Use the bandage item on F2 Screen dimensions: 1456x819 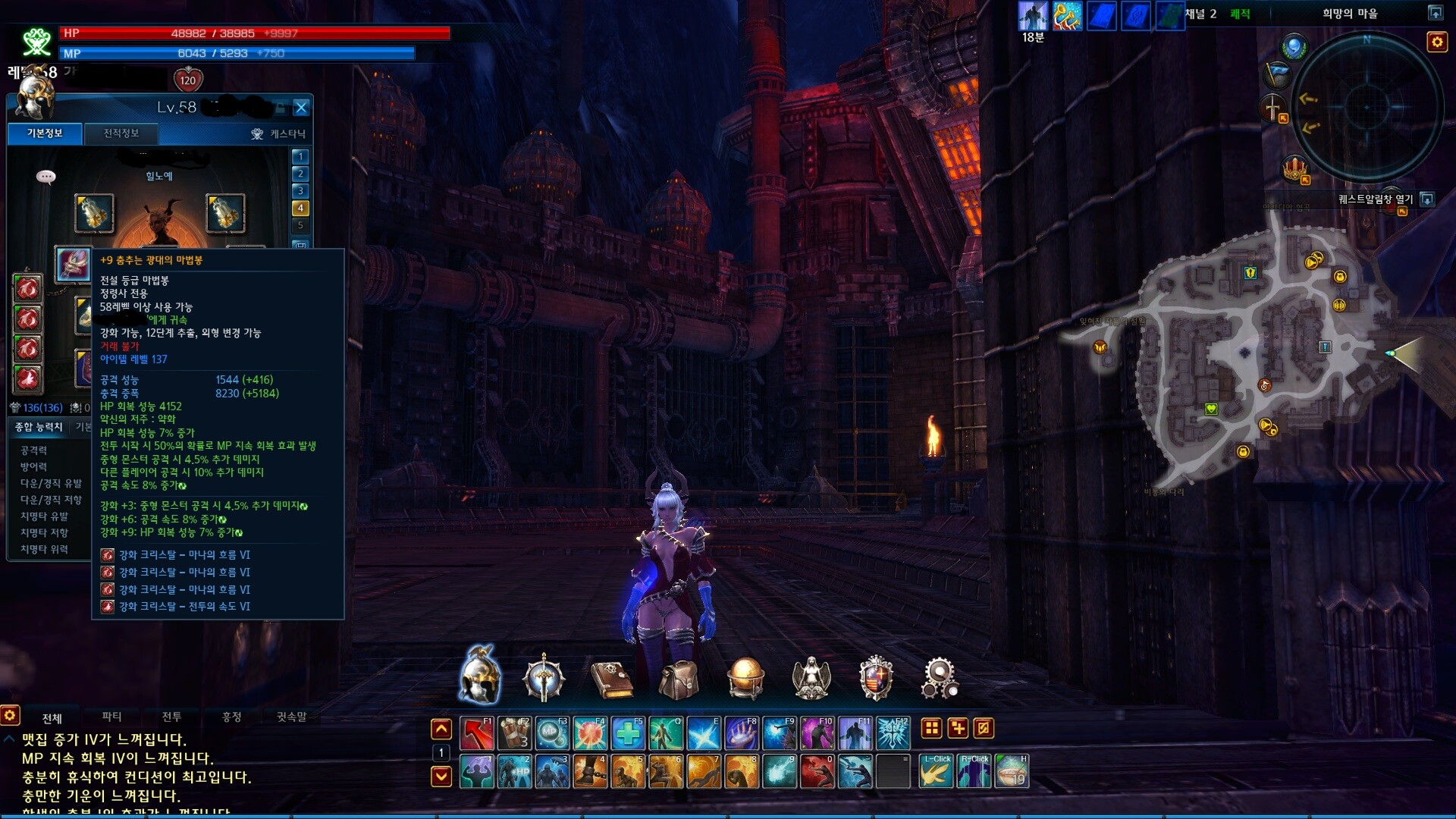pos(514,733)
